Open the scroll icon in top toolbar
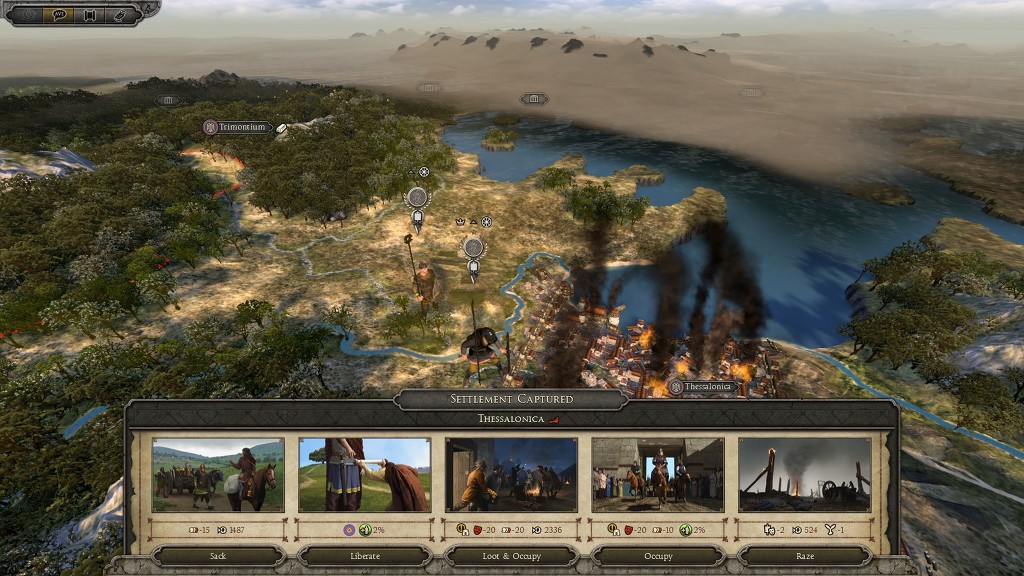This screenshot has width=1024, height=576. pos(89,15)
